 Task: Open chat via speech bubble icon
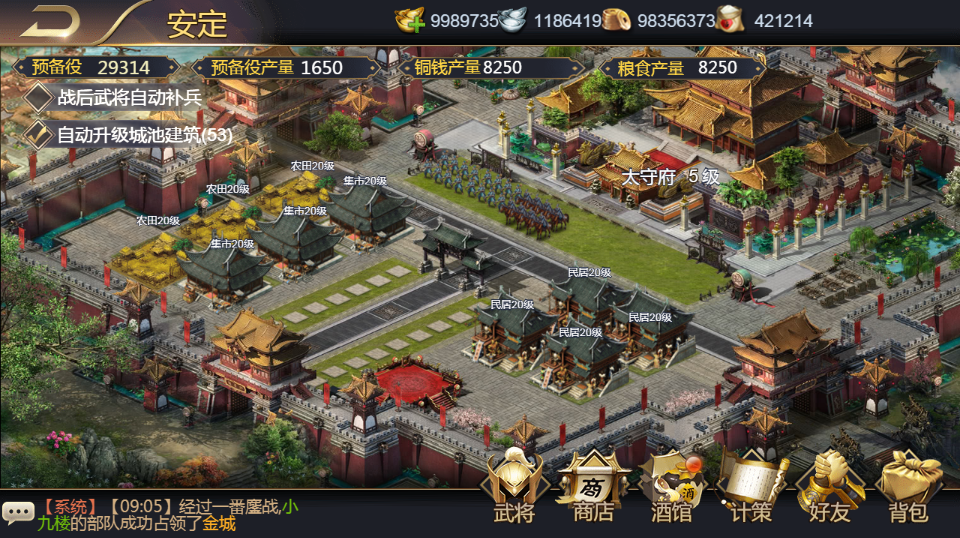(18, 513)
